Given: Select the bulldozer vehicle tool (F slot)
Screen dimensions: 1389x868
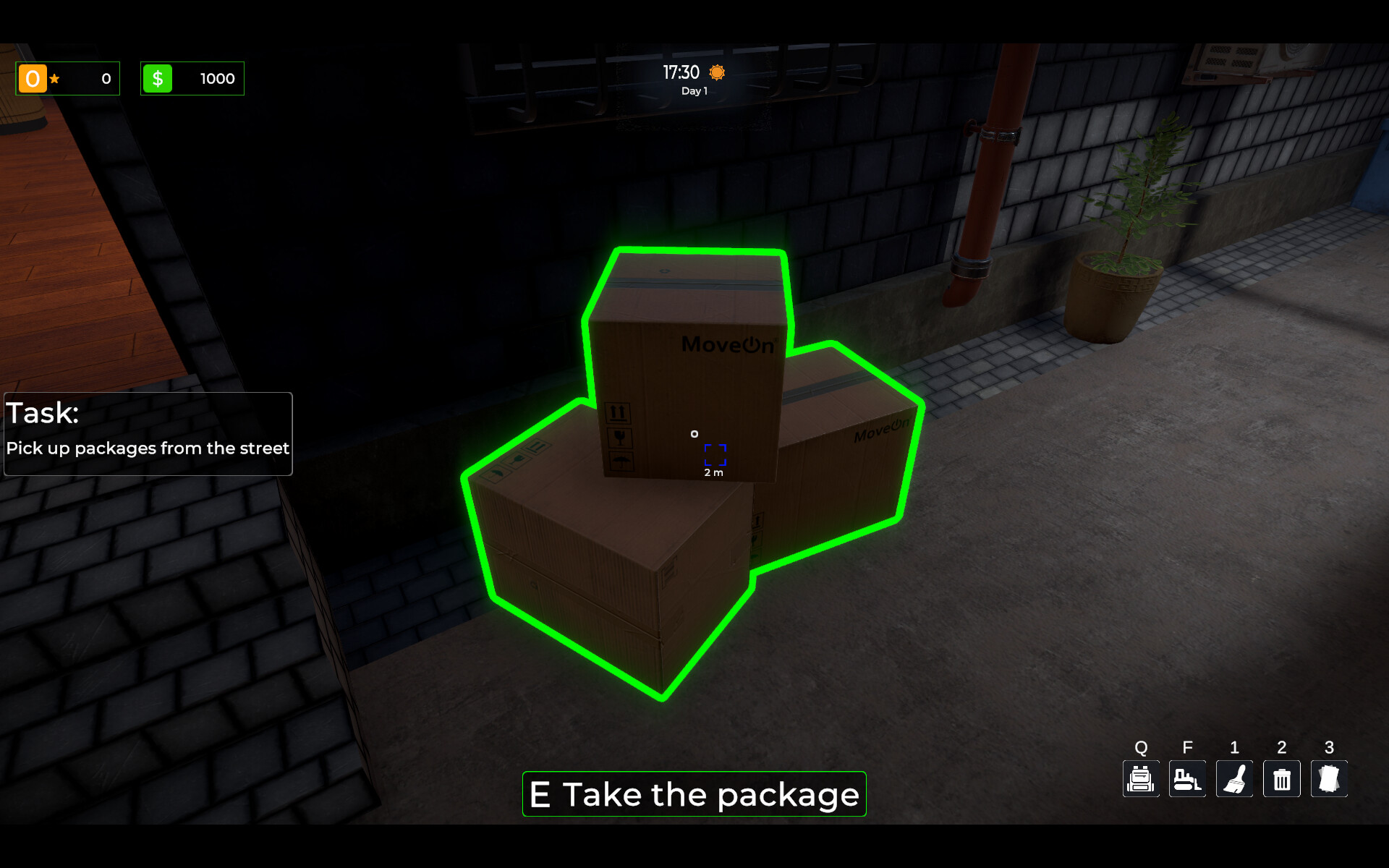Looking at the screenshot, I should (1187, 779).
